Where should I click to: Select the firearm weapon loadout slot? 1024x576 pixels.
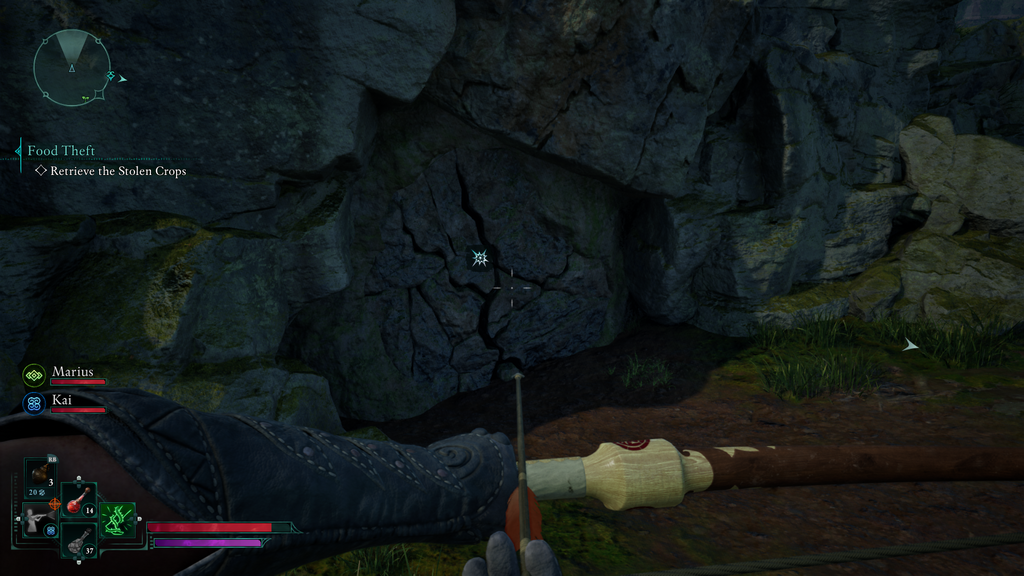click(37, 519)
